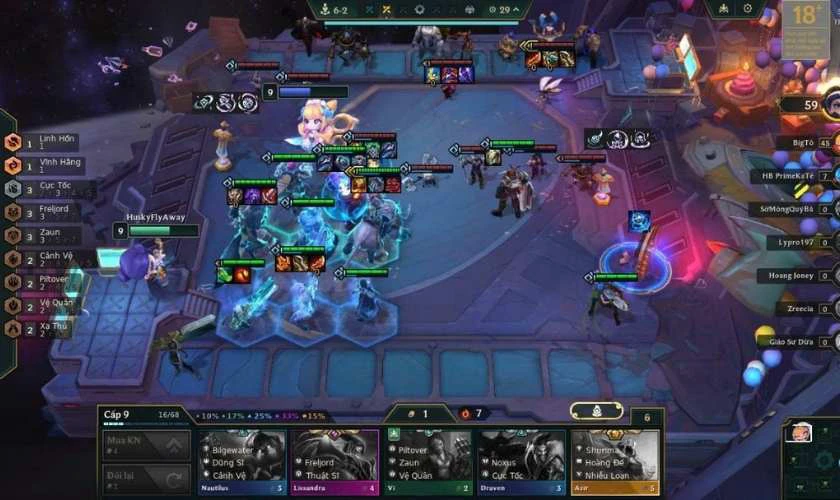
Task: Buy Nautilus from the shop
Action: point(243,461)
